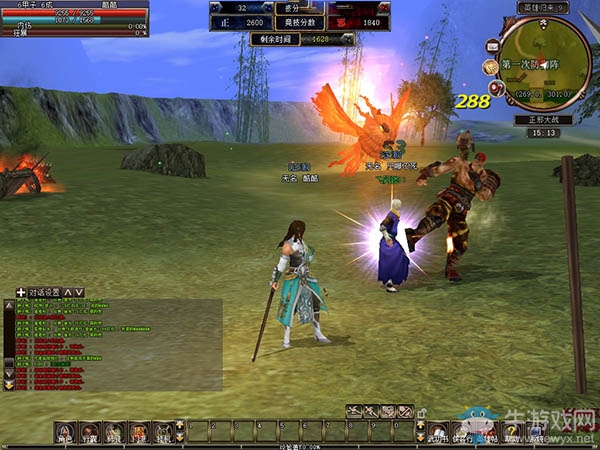Screen dimensions: 600x450
Task: Click the 英雄归来 title above minimap
Action: click(x=542, y=7)
